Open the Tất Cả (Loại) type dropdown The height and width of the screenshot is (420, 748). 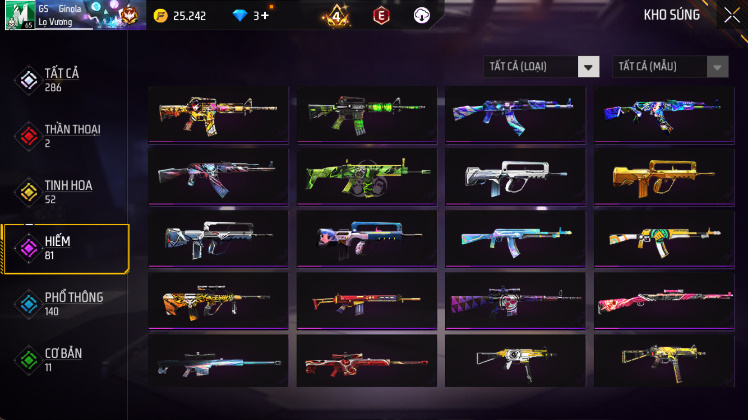(x=541, y=67)
